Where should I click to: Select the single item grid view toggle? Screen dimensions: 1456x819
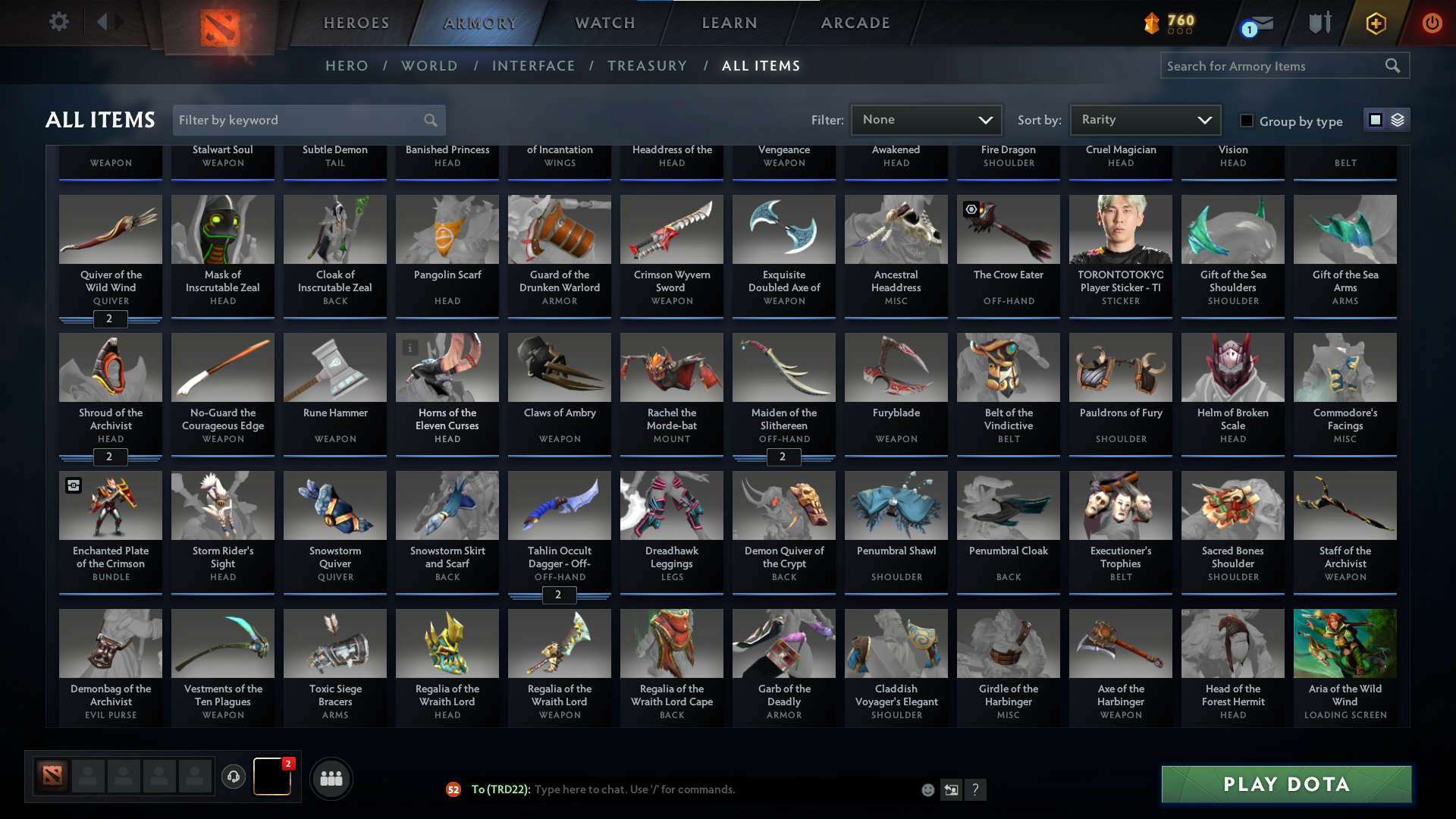[x=1375, y=120]
